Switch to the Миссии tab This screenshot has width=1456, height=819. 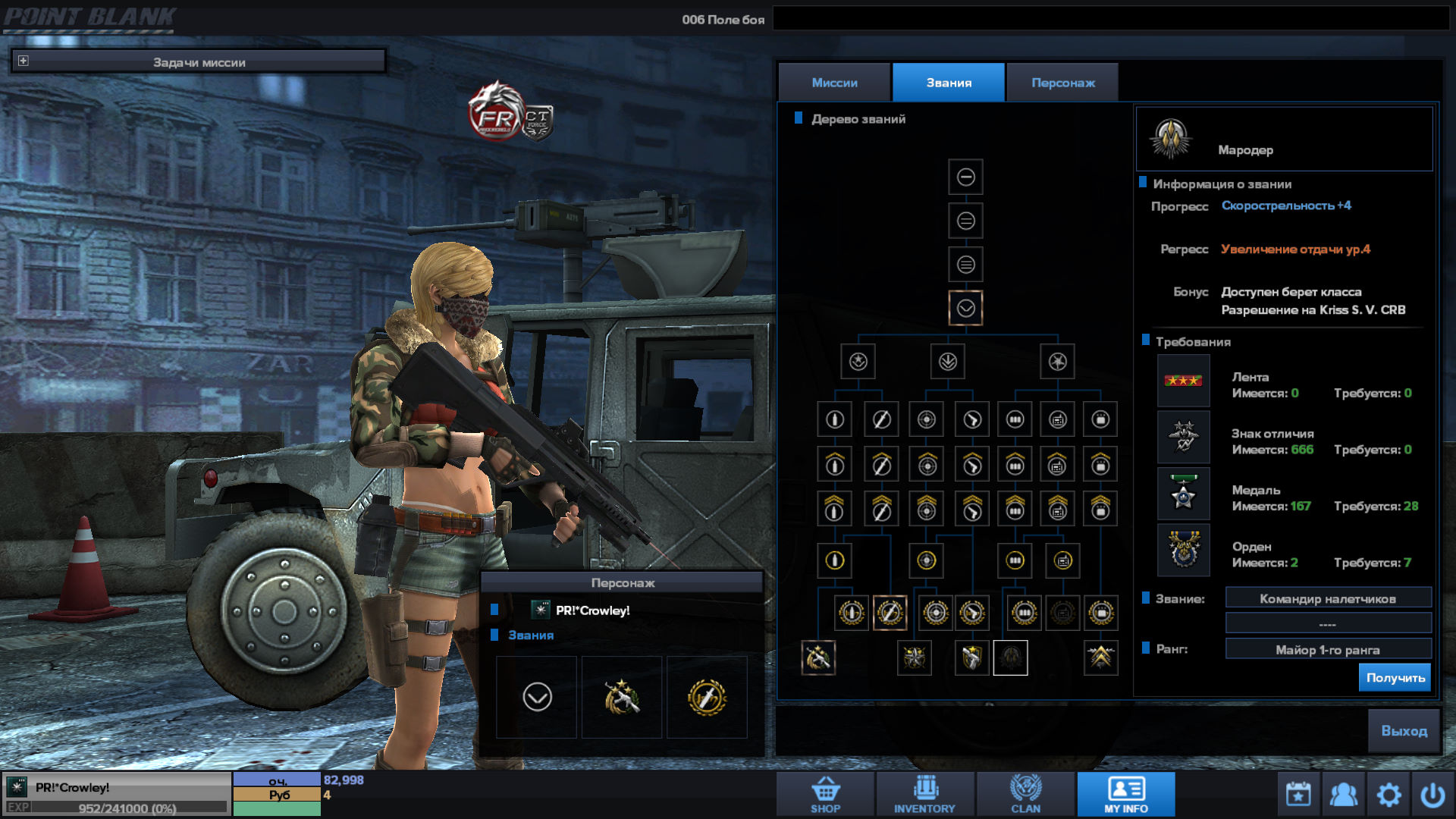pos(834,82)
